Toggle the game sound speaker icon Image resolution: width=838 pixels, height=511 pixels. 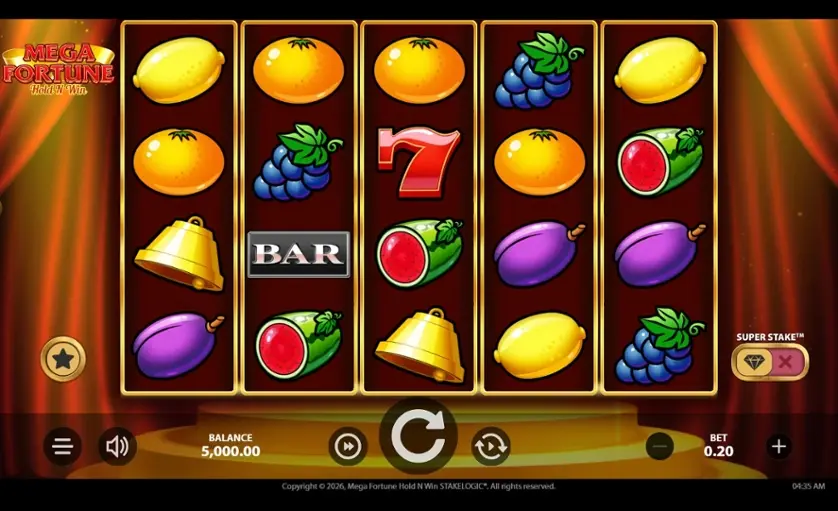pyautogui.click(x=117, y=446)
